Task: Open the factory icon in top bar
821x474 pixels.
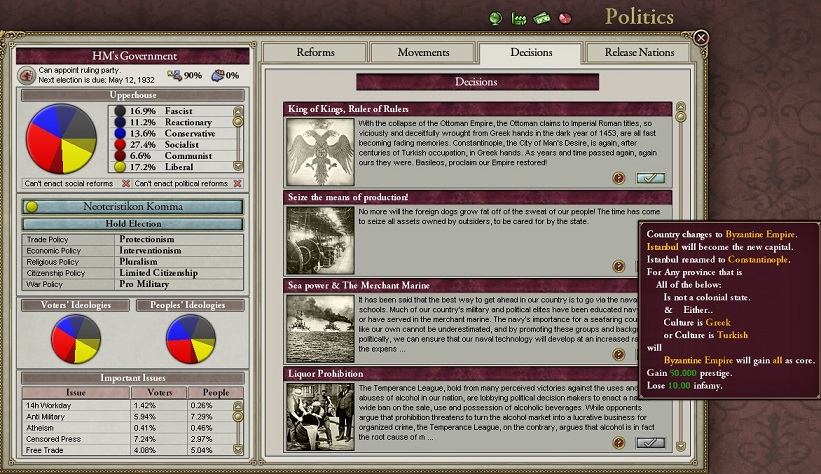Action: tap(519, 18)
